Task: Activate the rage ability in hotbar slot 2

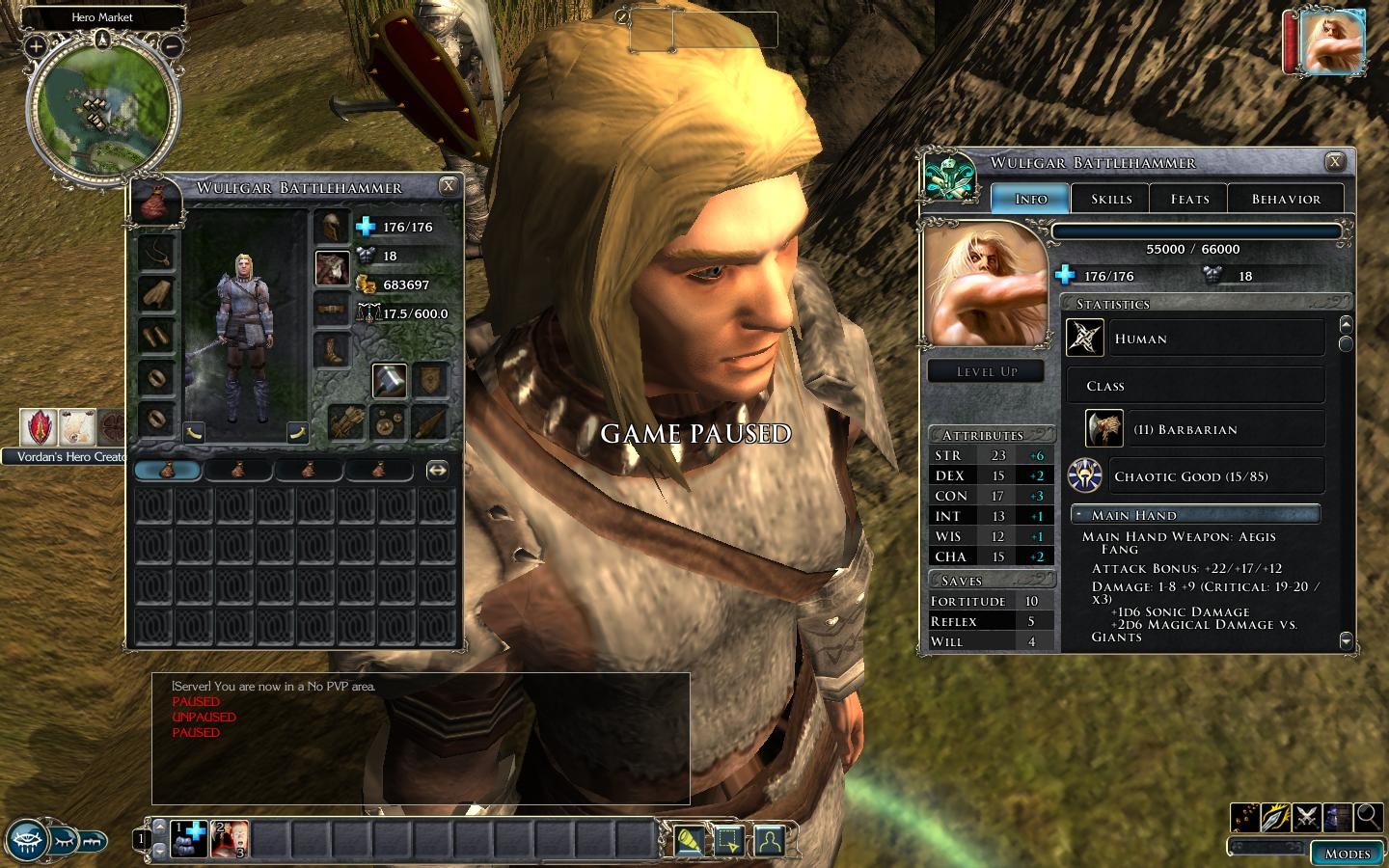Action: 231,838
